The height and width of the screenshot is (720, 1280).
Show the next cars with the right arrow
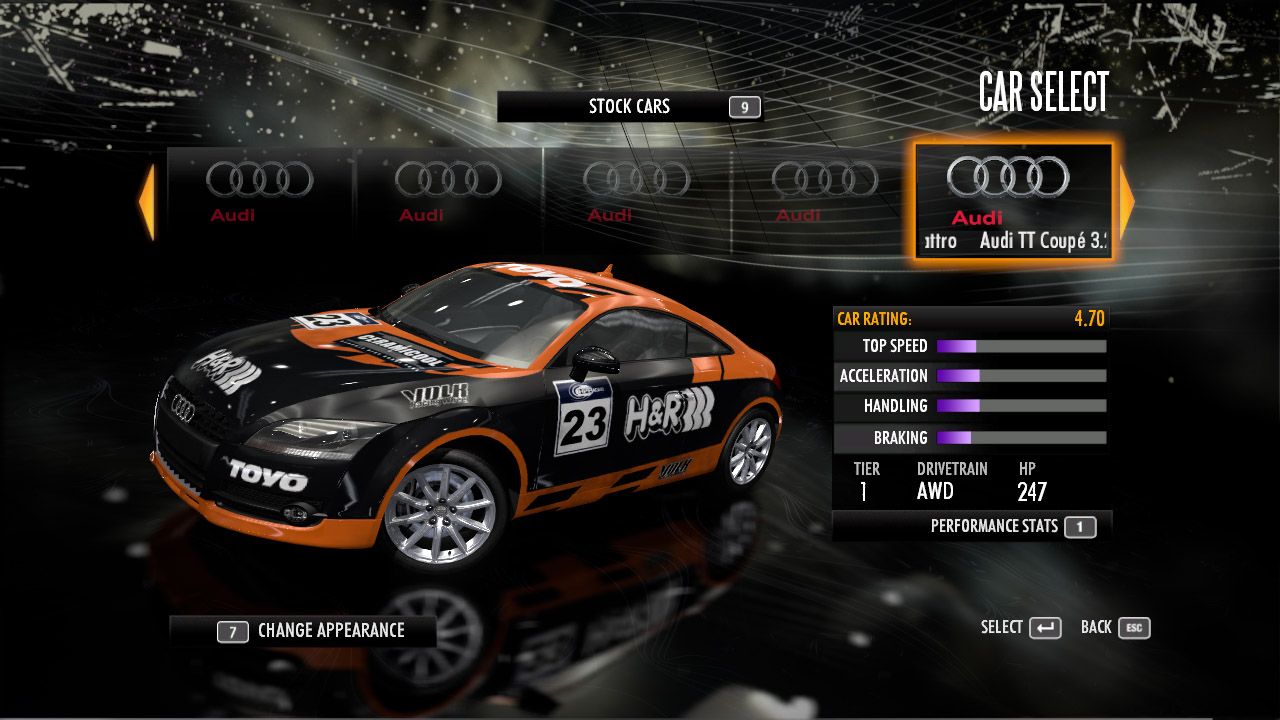pos(1127,202)
